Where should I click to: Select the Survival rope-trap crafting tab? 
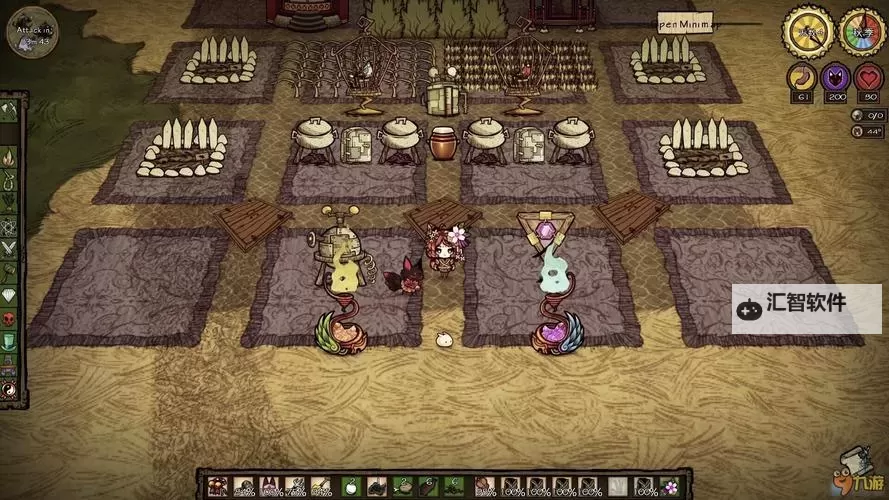click(9, 180)
